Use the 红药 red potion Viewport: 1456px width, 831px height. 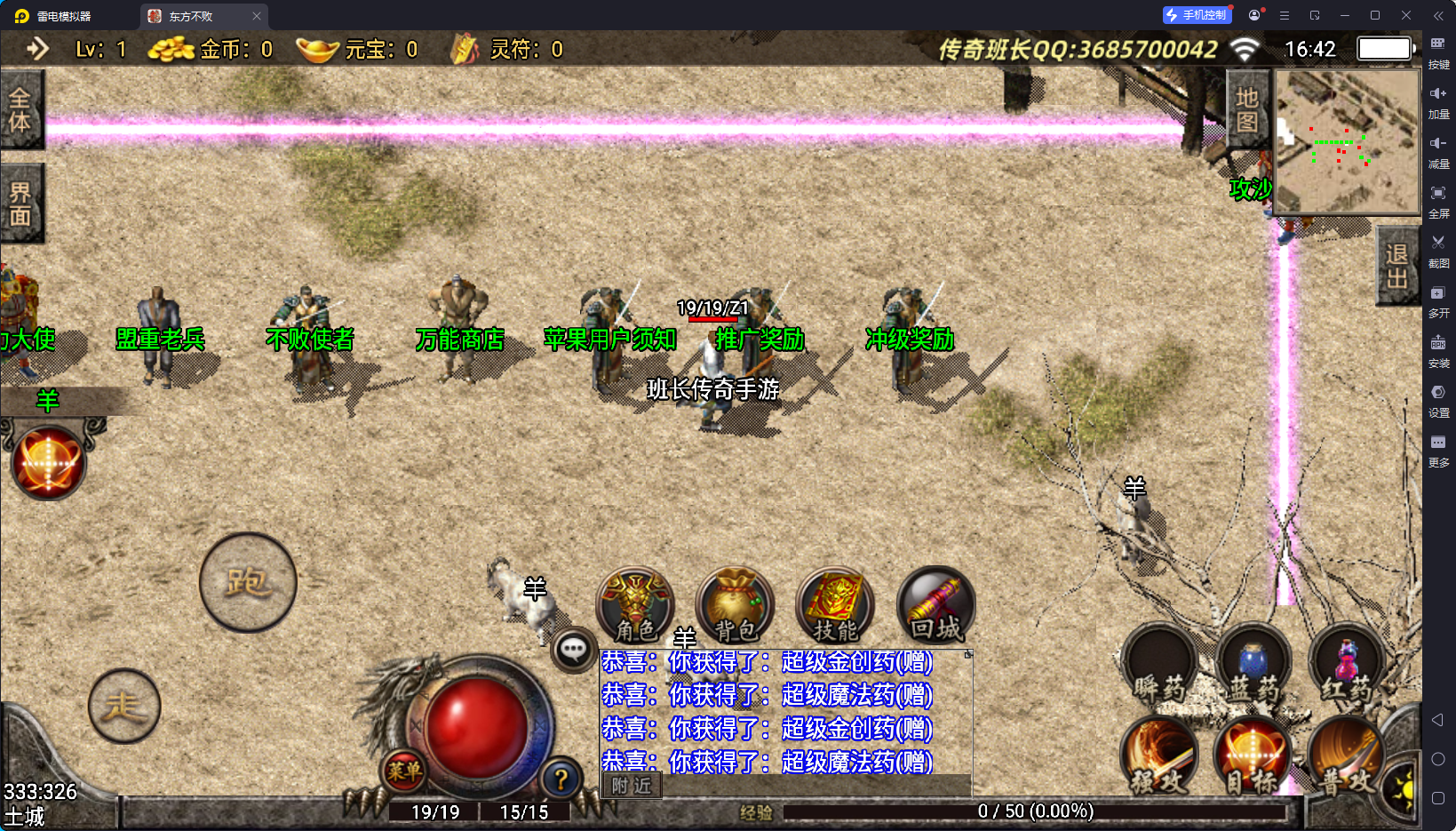click(x=1347, y=668)
